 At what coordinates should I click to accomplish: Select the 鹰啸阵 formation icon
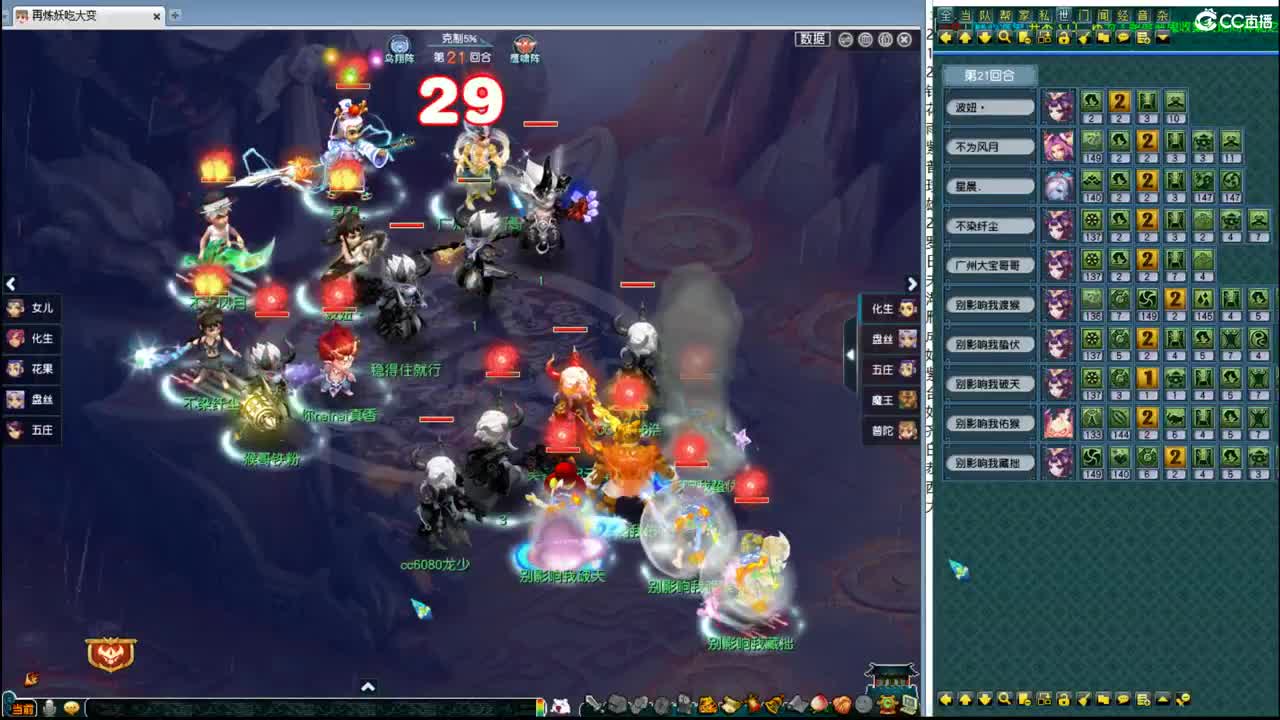[523, 43]
